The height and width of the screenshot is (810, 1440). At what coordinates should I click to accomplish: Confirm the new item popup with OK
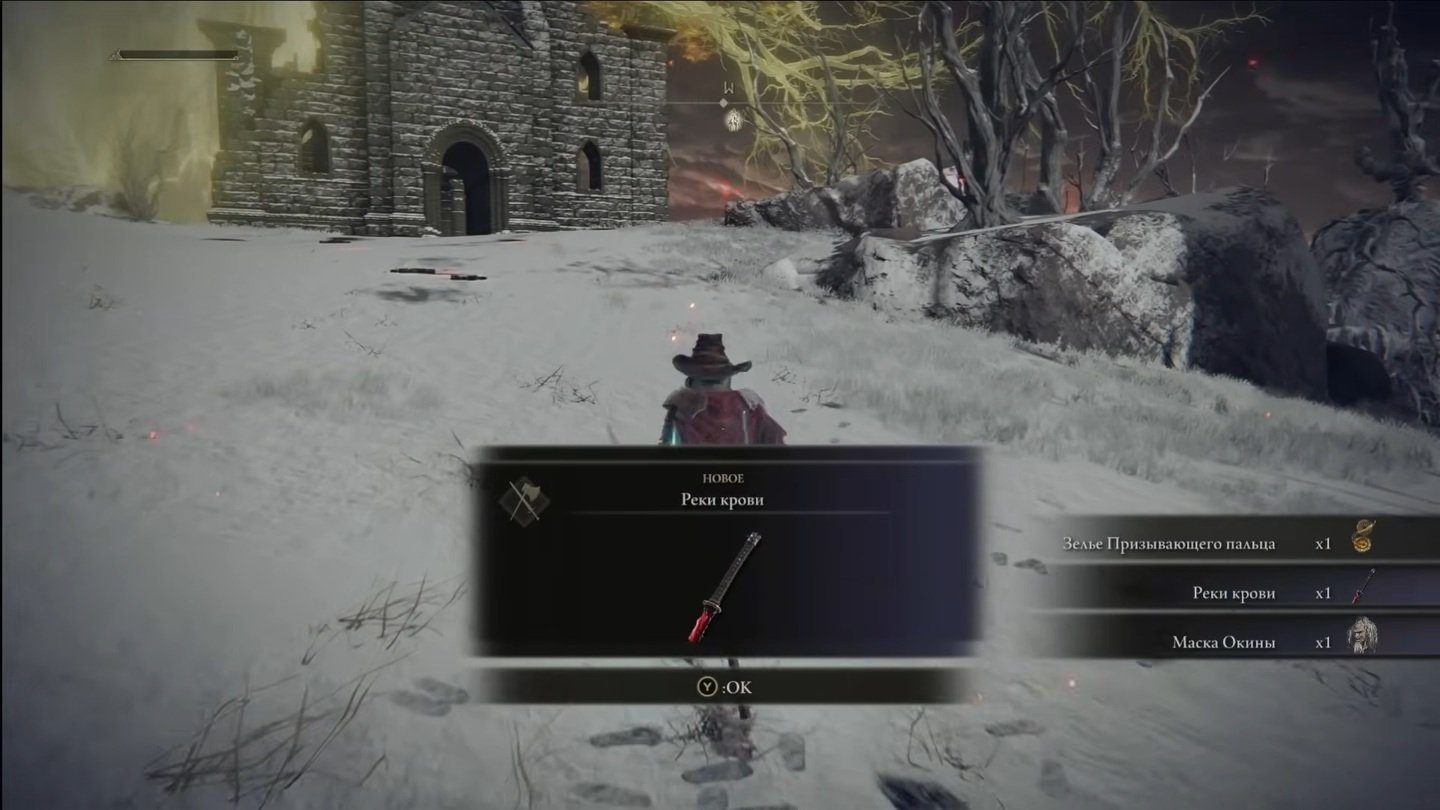click(725, 687)
